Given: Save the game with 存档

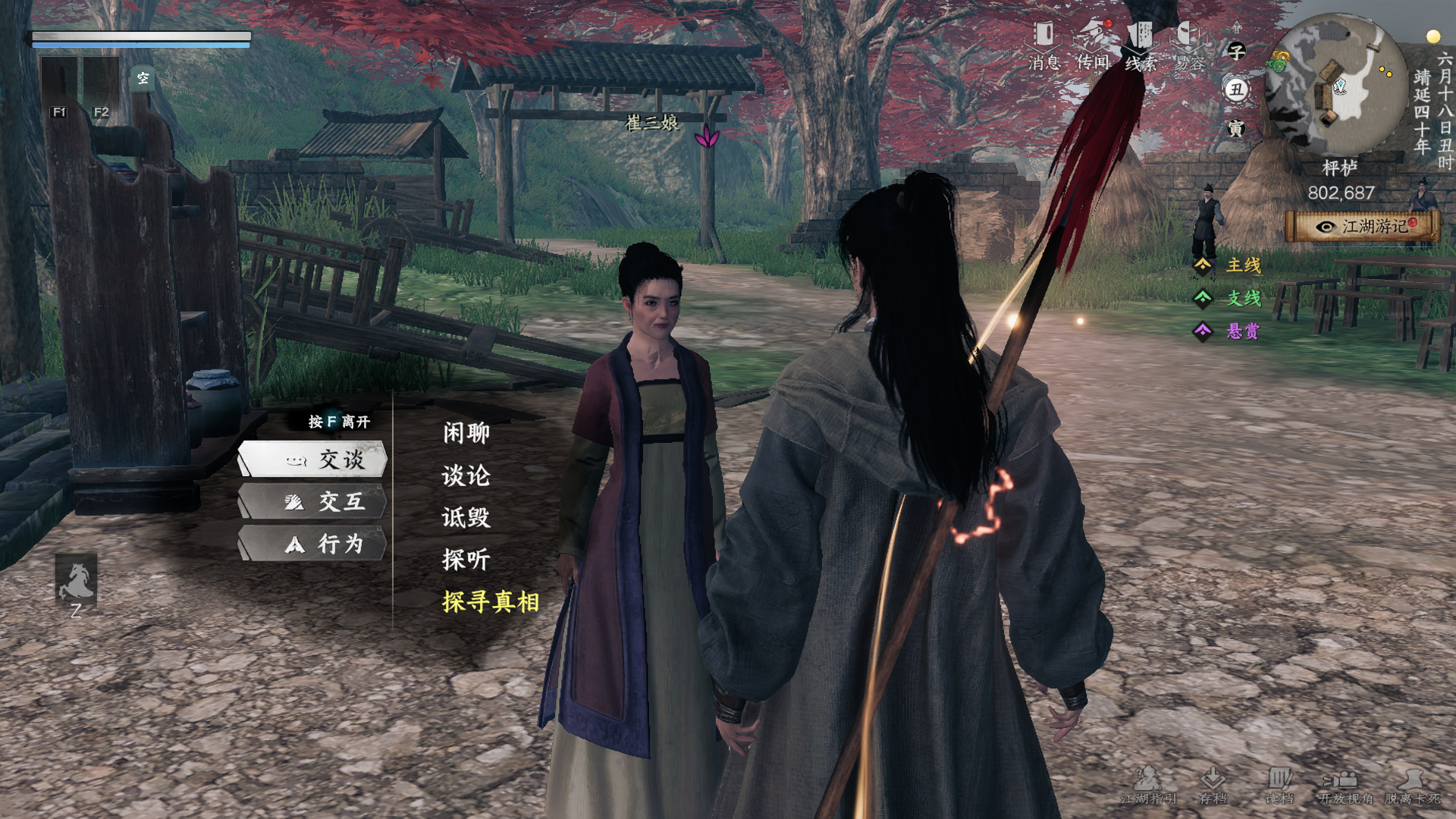Looking at the screenshot, I should pyautogui.click(x=1213, y=786).
